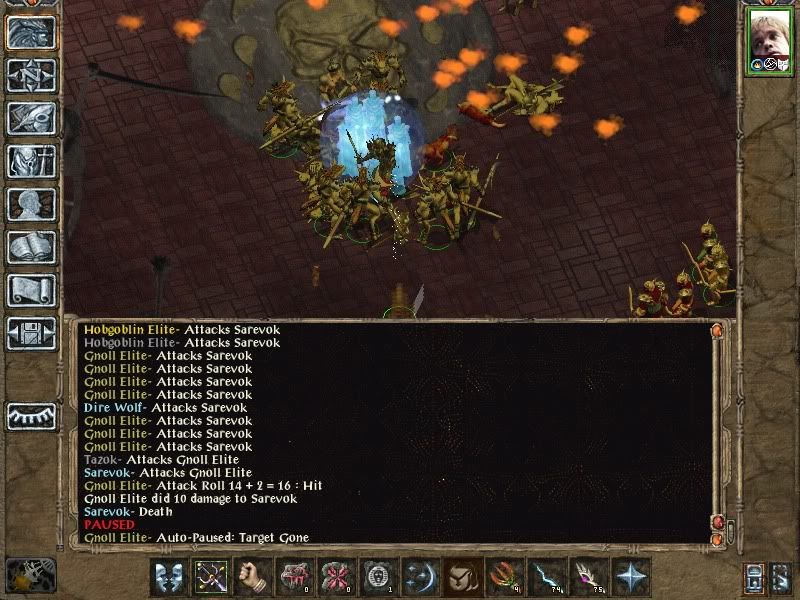Image resolution: width=800 pixels, height=600 pixels.
Task: Equip the bow weapon slot
Action: 212,577
